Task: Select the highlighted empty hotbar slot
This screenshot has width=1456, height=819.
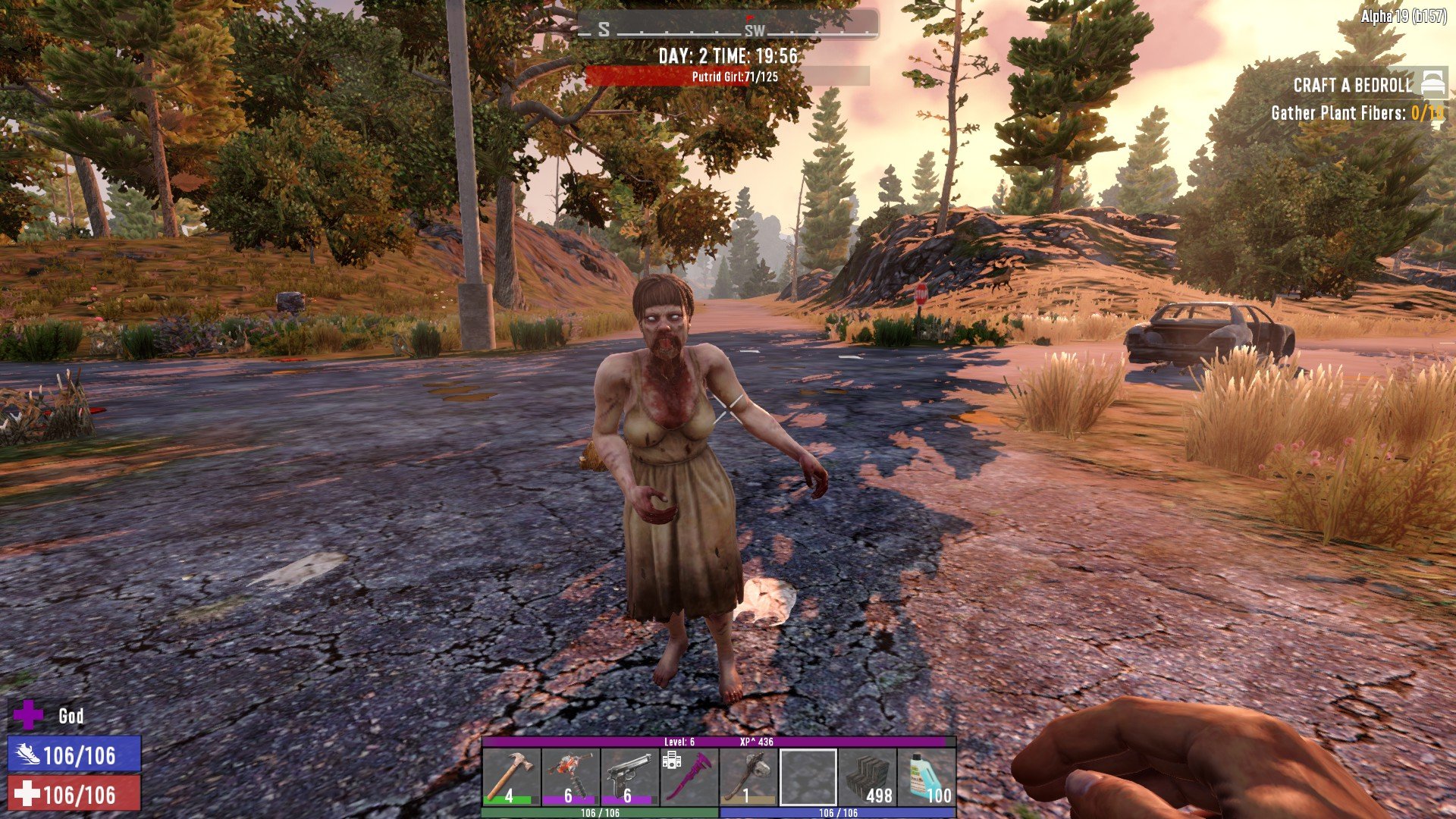Action: click(808, 777)
